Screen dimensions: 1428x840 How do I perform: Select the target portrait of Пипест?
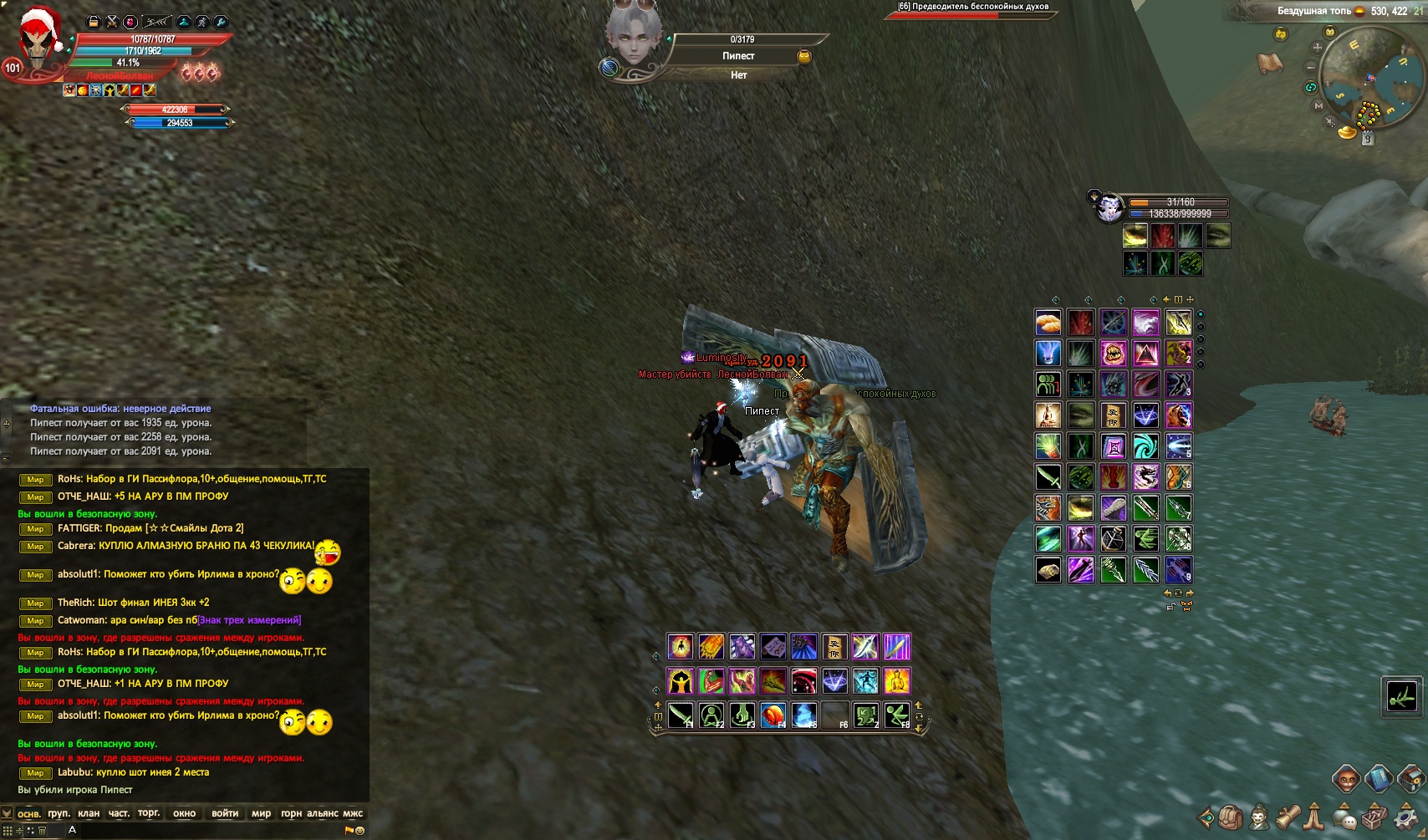click(x=634, y=38)
